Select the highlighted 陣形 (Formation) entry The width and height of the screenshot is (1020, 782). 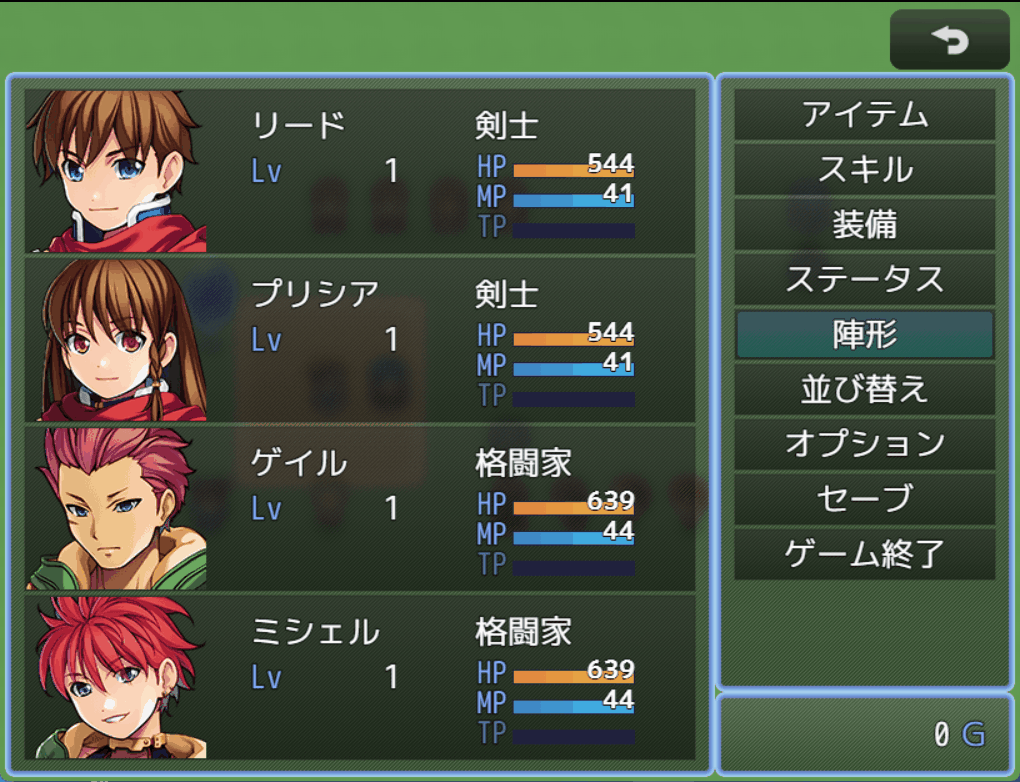(864, 335)
